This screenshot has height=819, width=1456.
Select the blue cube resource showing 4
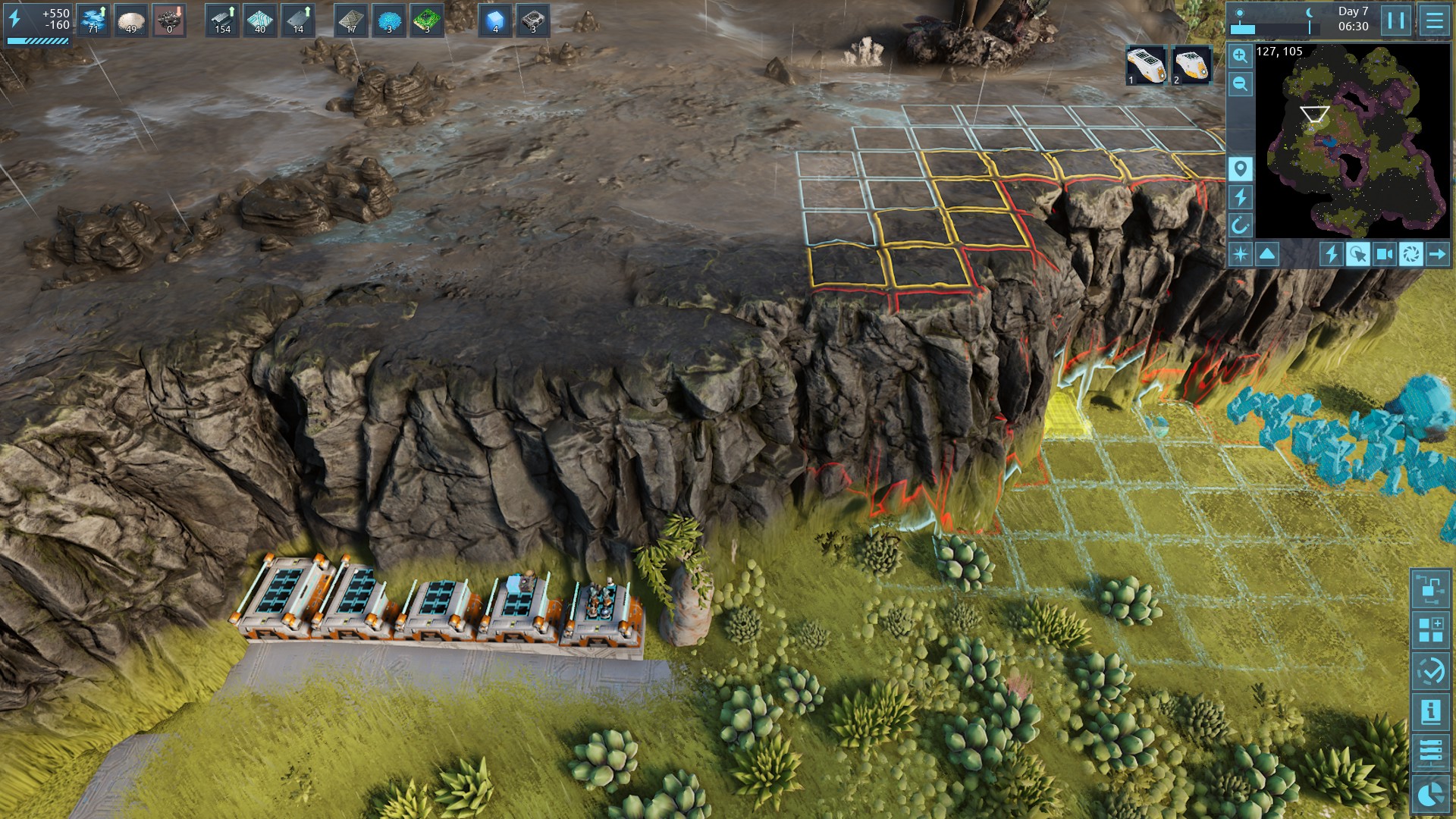[495, 20]
